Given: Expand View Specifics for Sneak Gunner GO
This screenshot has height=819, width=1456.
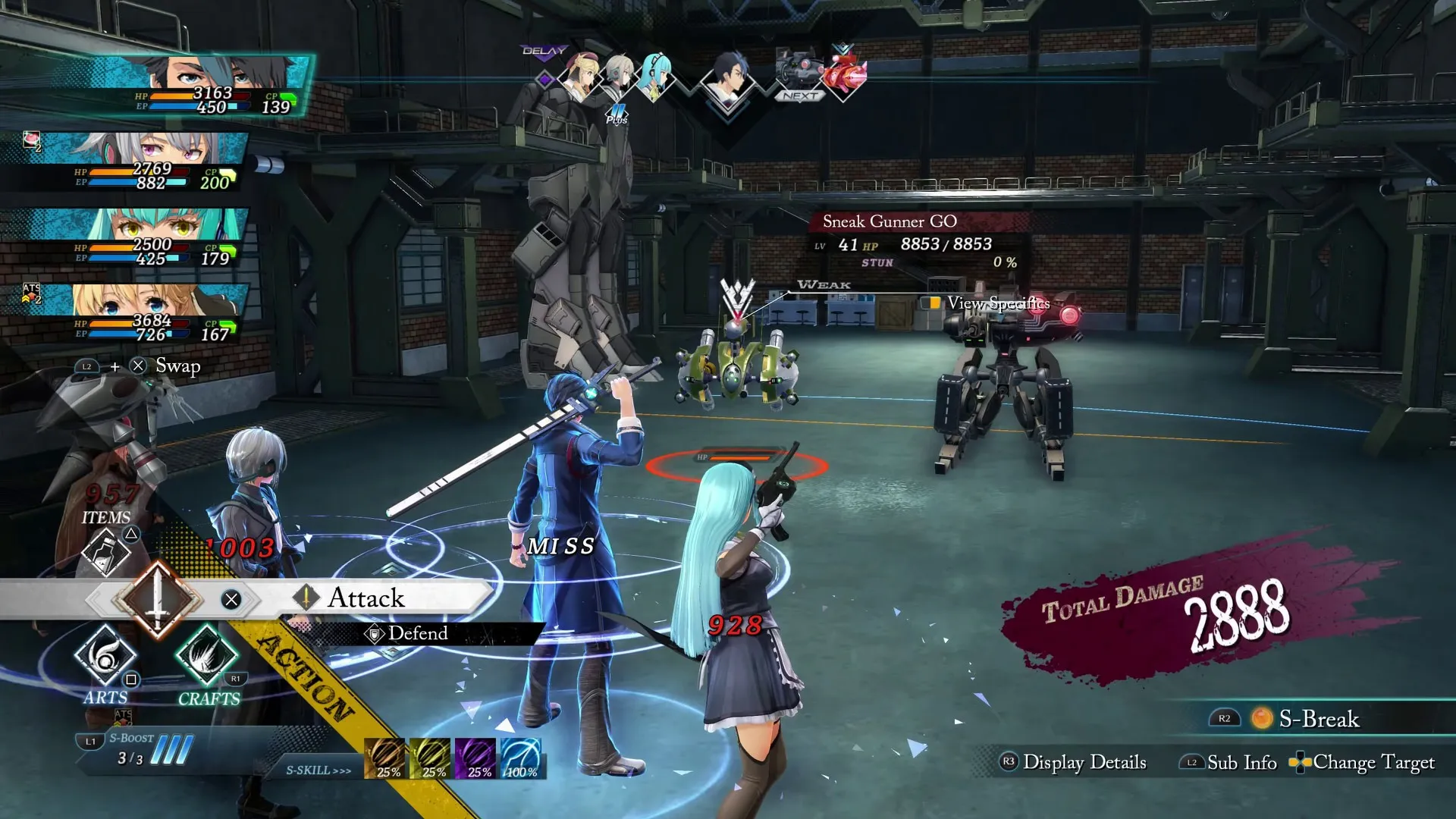Looking at the screenshot, I should coord(996,302).
